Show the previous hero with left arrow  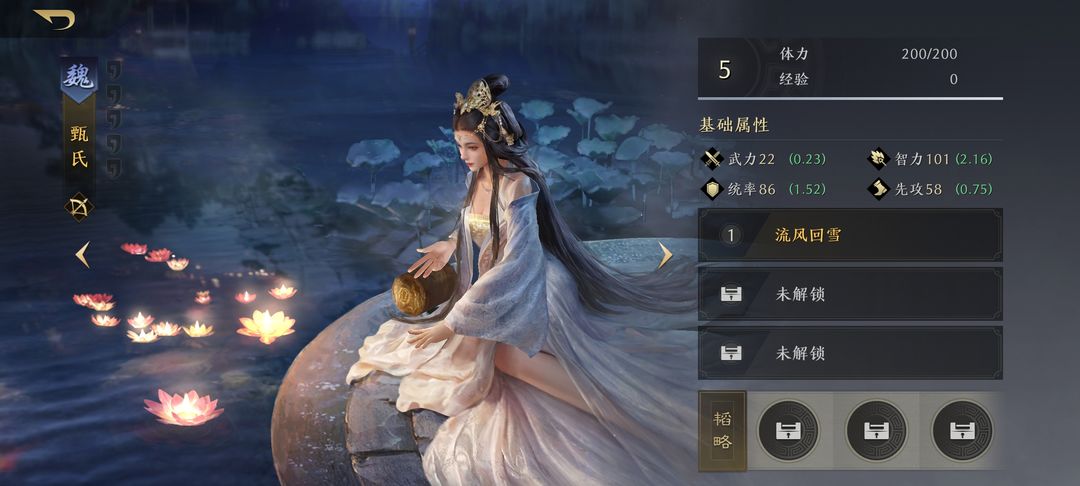(83, 255)
